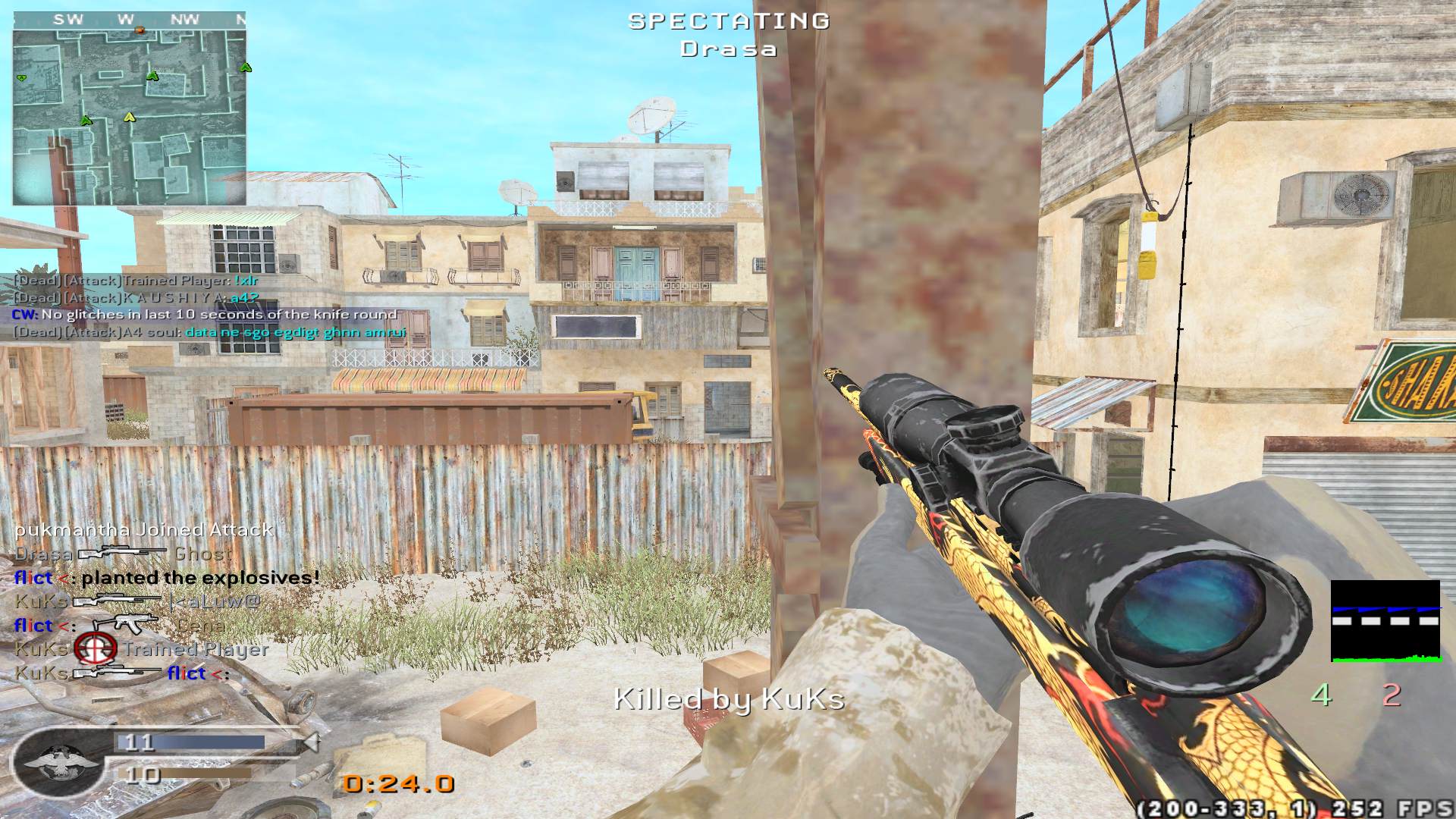This screenshot has width=1456, height=819.
Task: Click the CW no-glitches chat message
Action: [205, 315]
